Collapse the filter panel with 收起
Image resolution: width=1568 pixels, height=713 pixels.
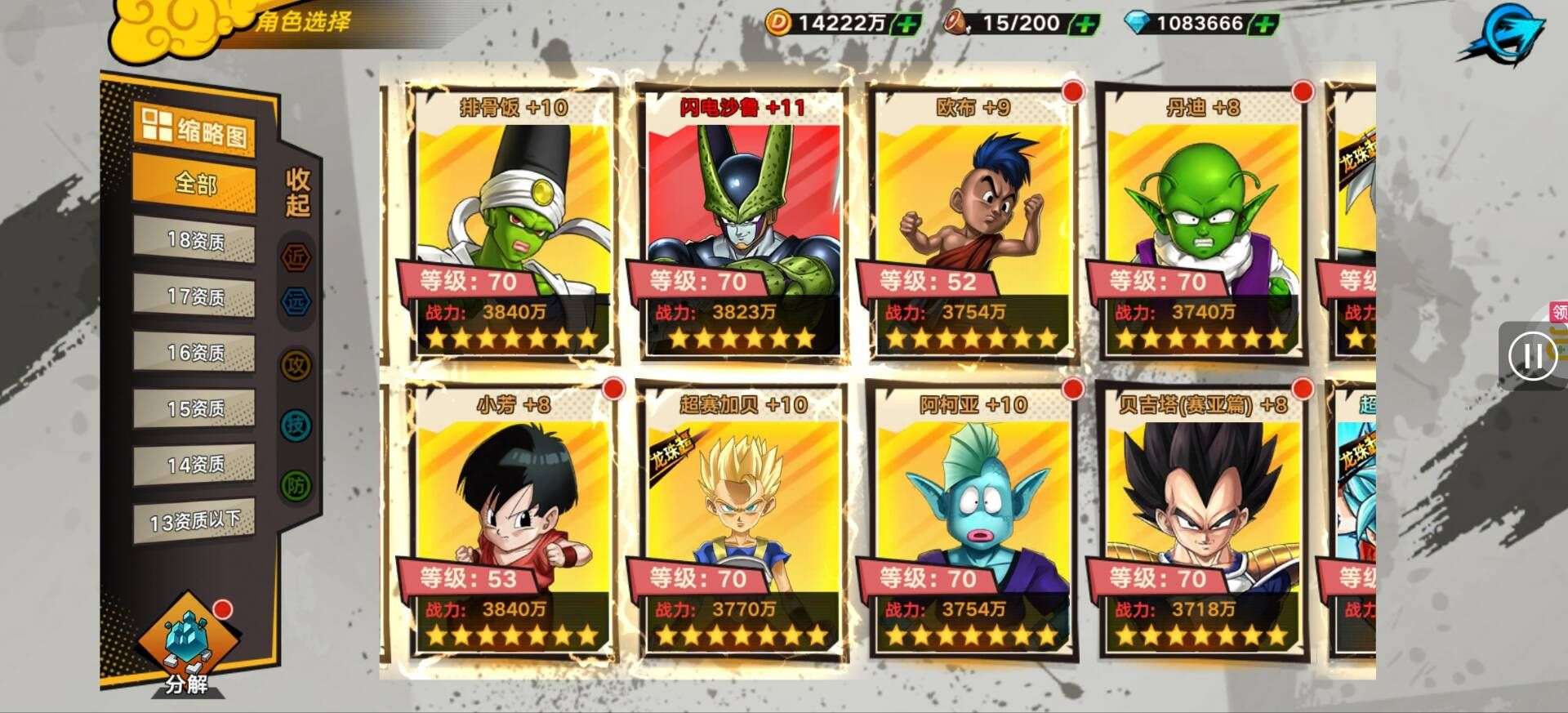pyautogui.click(x=297, y=193)
